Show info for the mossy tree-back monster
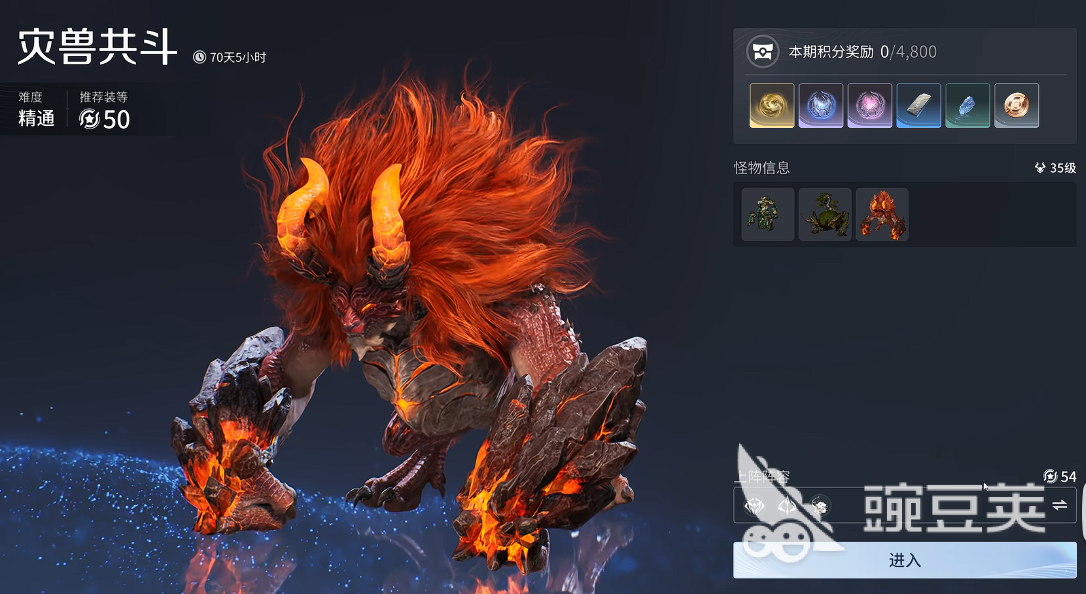This screenshot has width=1086, height=594. tap(825, 214)
